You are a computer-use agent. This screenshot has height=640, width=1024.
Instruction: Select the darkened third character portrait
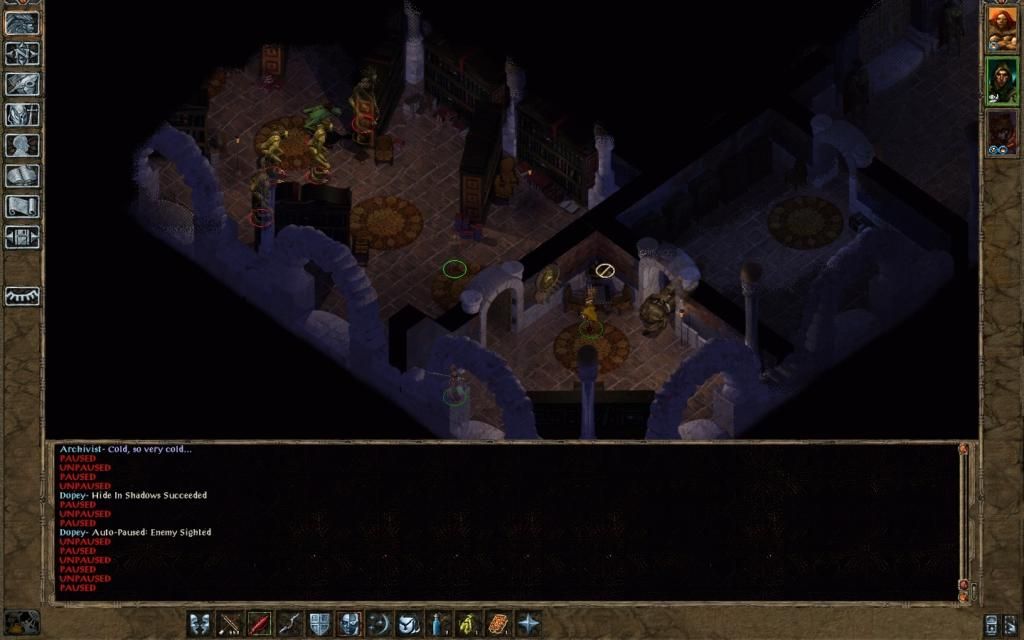1002,132
